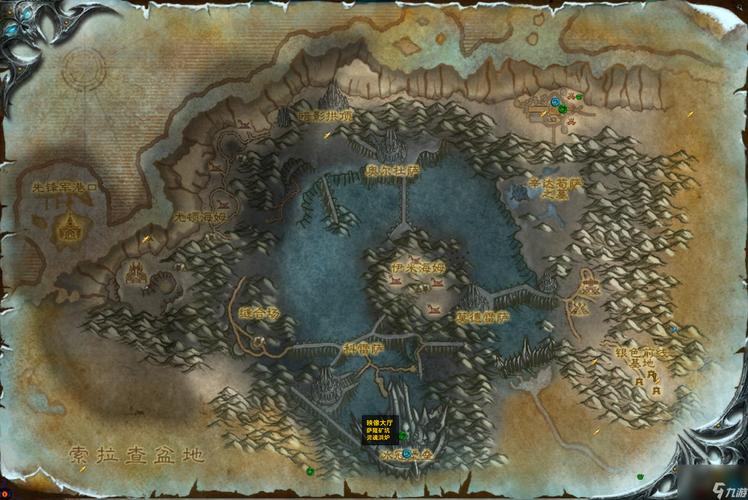Click the green dungeon portal beside the tooltip

(x=402, y=437)
